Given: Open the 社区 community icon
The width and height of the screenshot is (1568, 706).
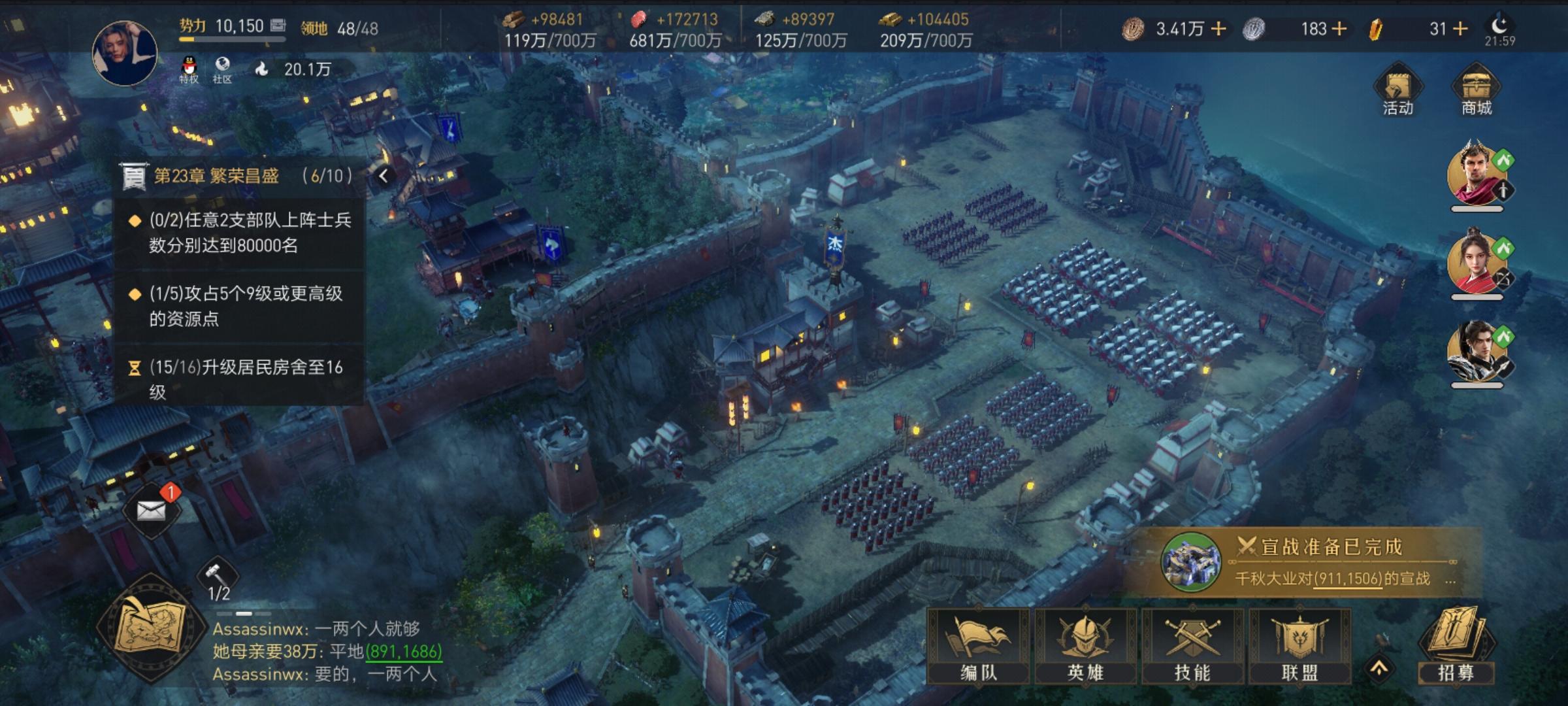Looking at the screenshot, I should (222, 69).
